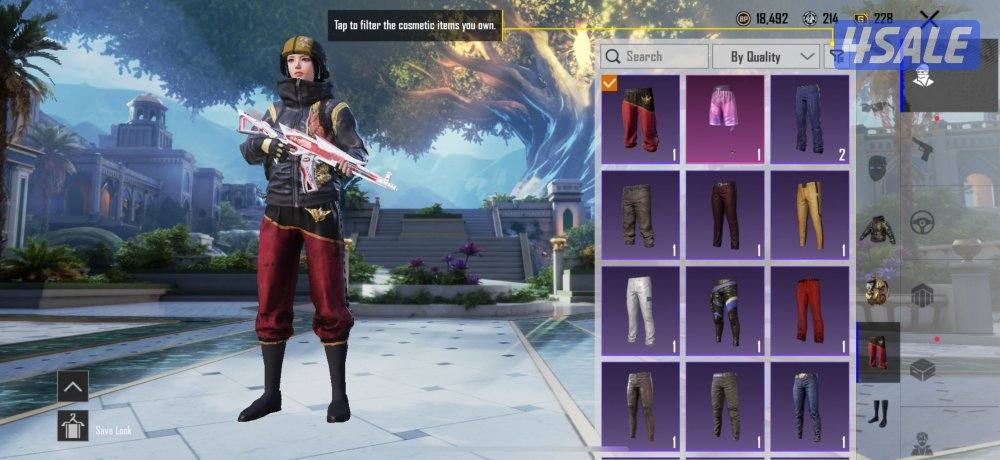
Task: Select the equipped red baggy pants item
Action: tap(641, 118)
